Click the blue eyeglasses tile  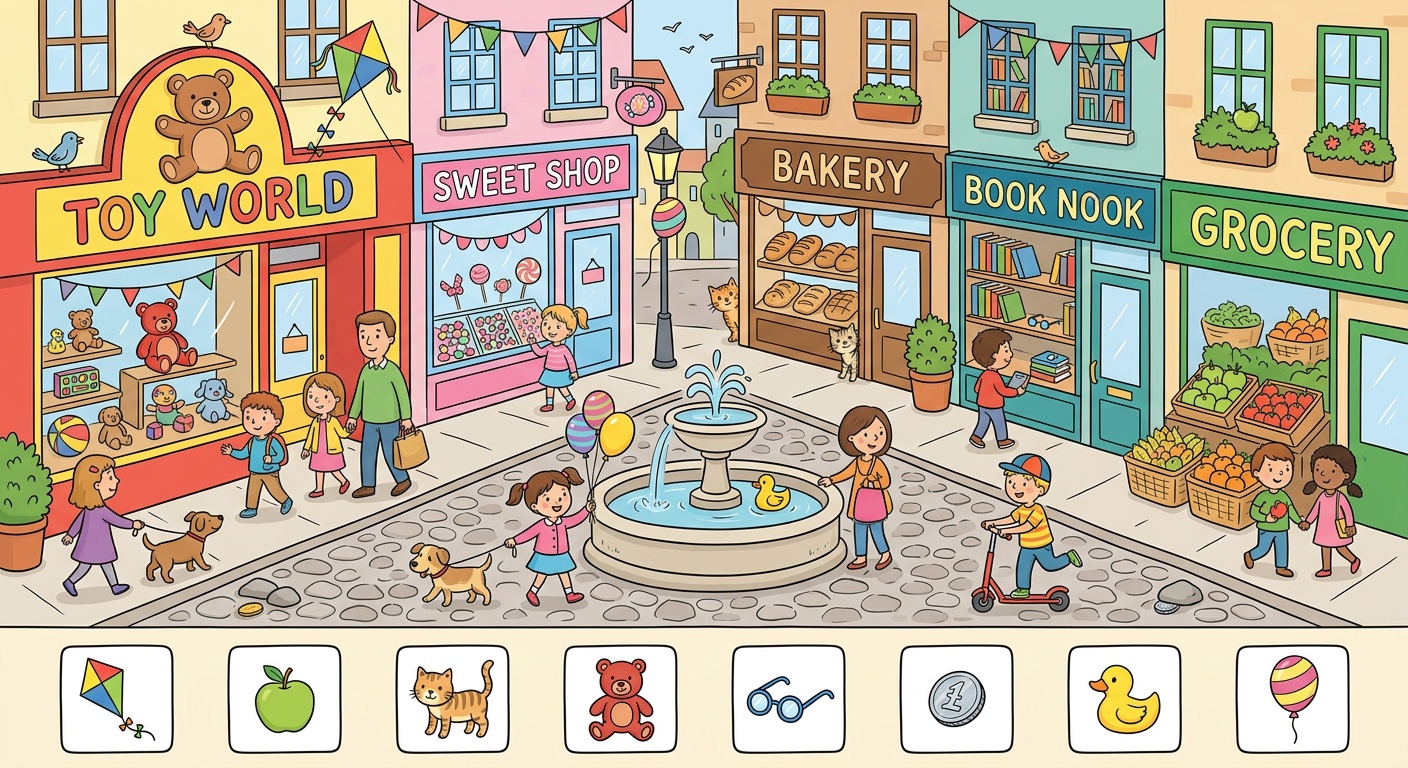click(788, 698)
